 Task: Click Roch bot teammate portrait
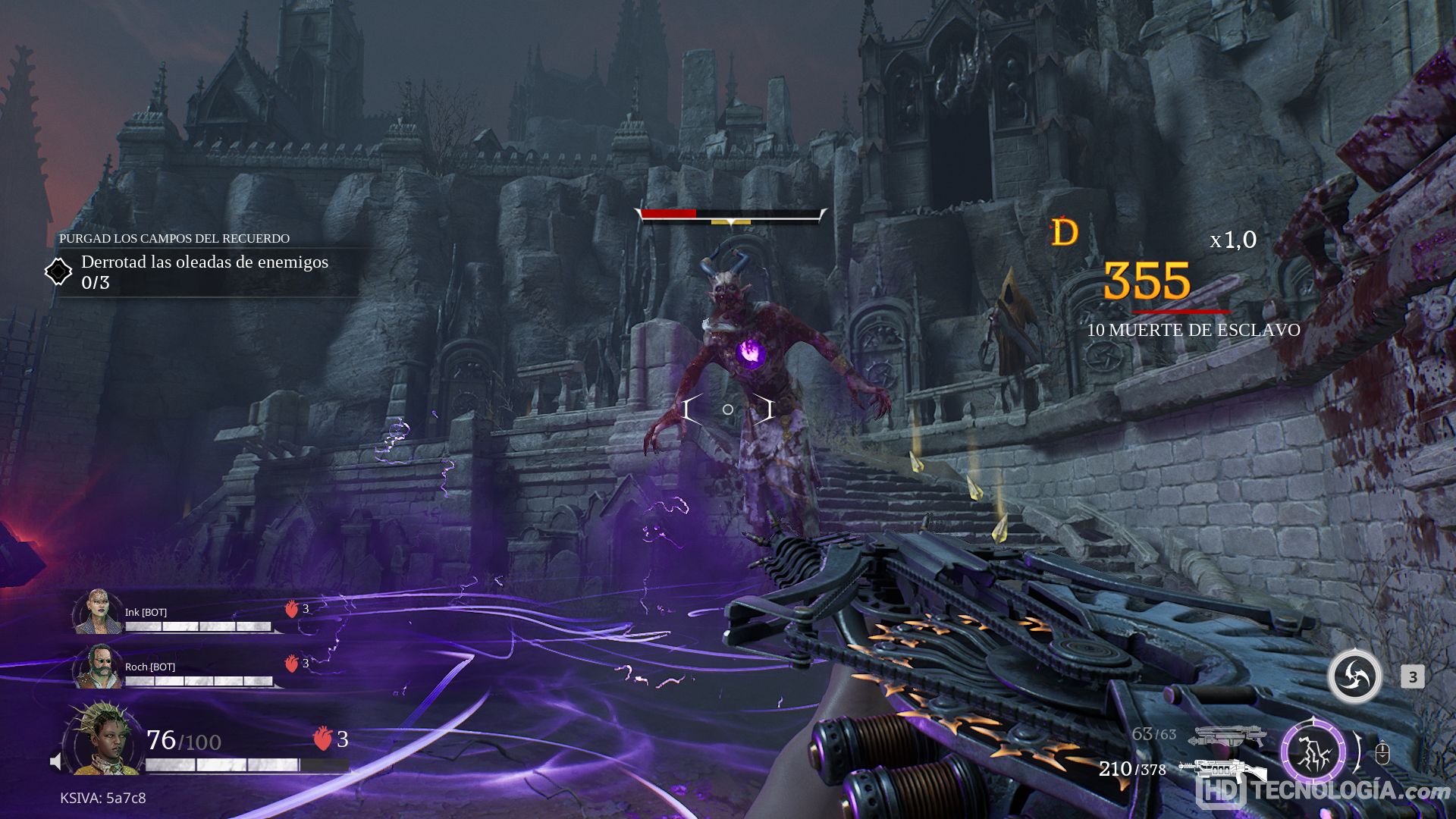[97, 667]
